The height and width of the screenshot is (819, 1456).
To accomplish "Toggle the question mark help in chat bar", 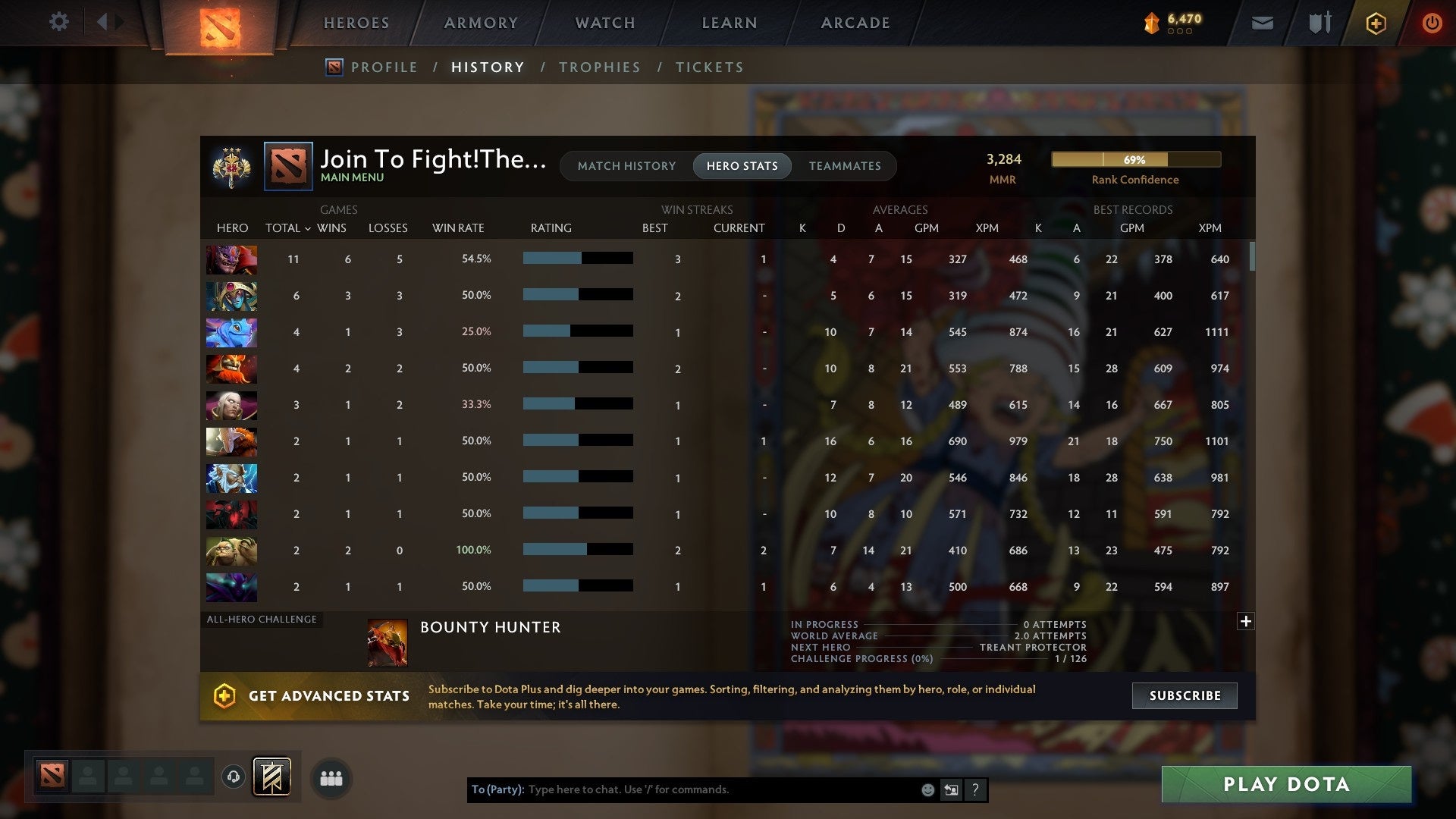I will 976,789.
